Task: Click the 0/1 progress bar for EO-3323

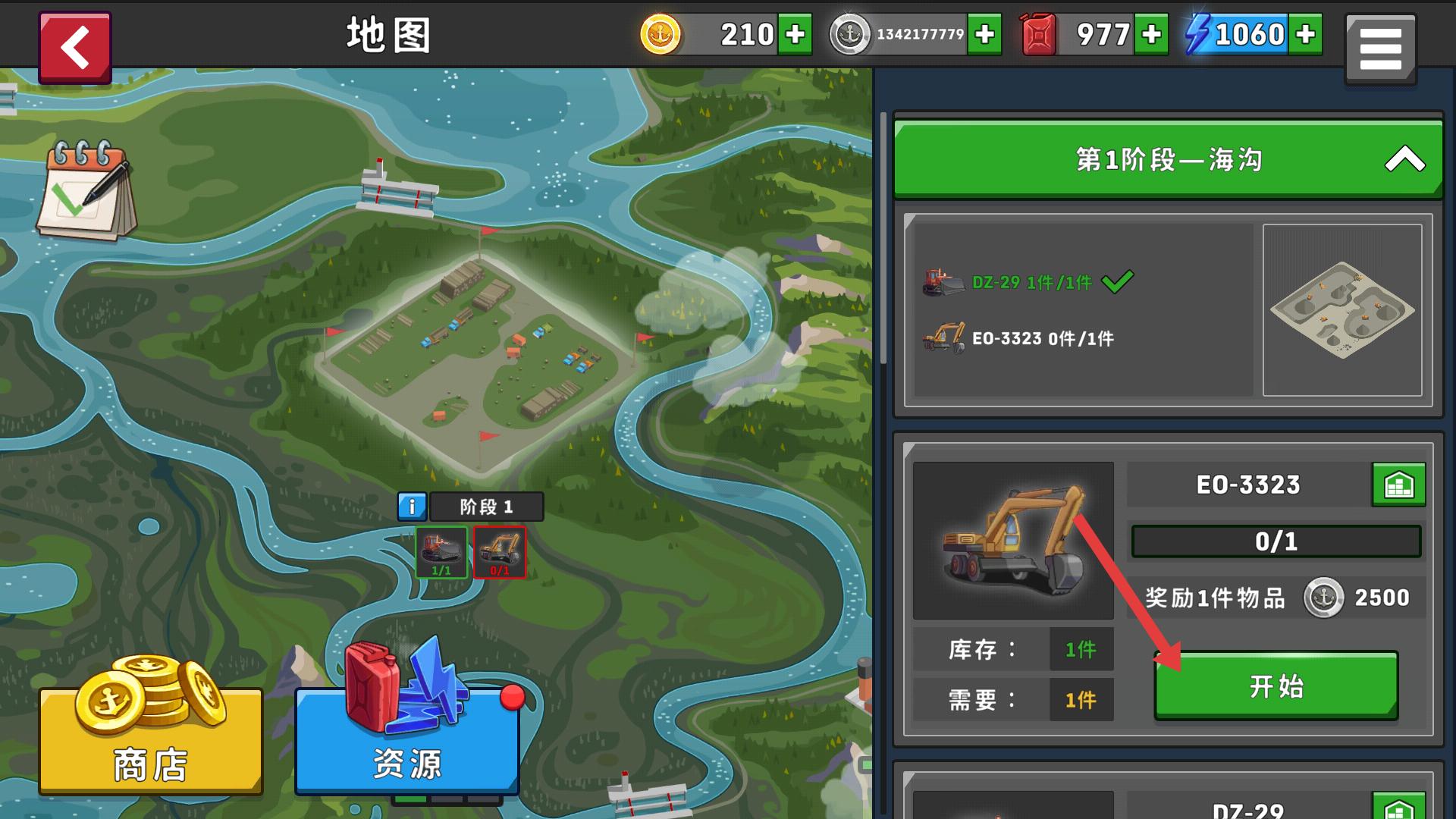Action: pos(1276,541)
